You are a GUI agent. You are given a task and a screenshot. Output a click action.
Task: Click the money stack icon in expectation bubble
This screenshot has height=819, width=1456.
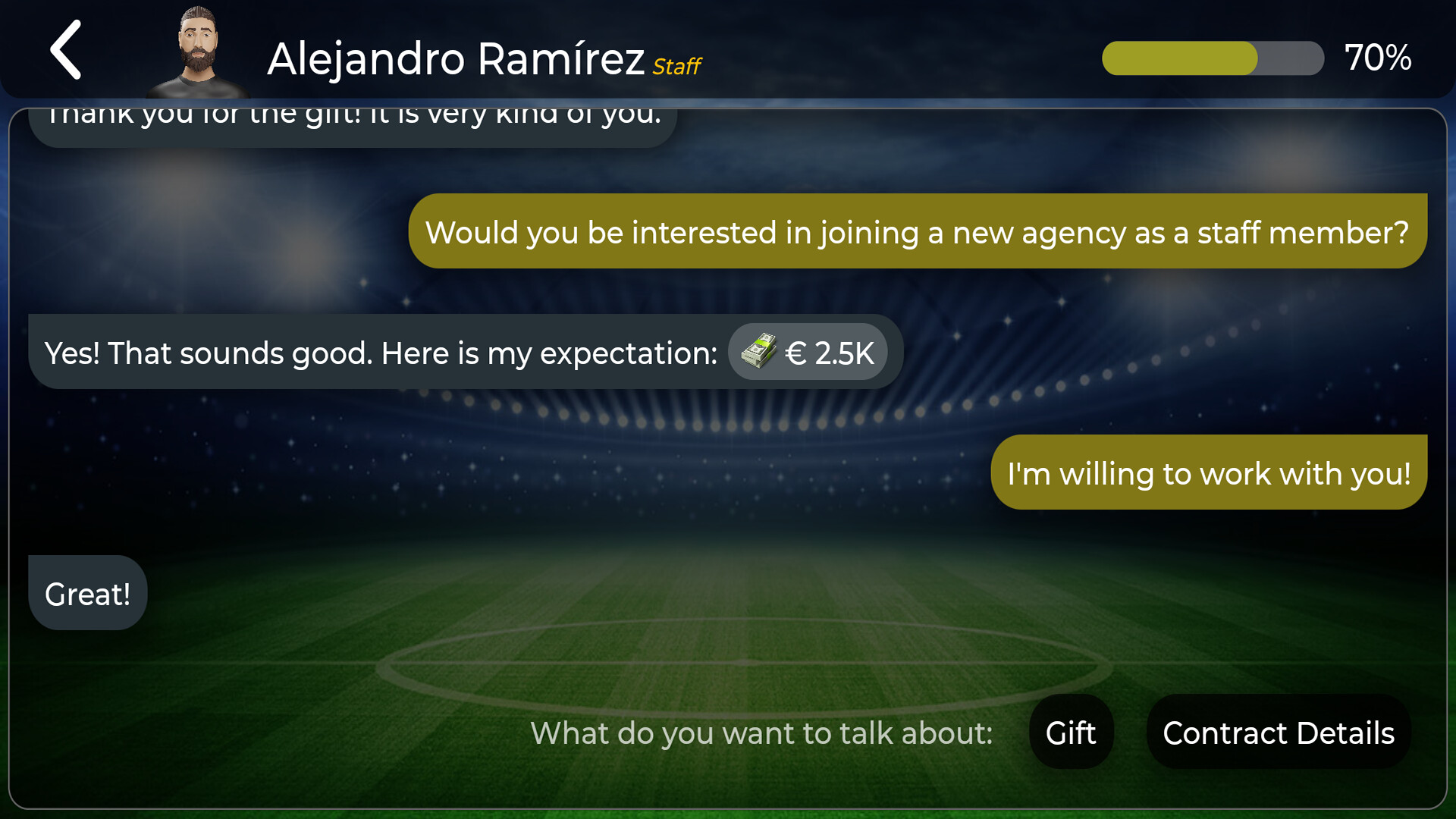click(x=757, y=351)
